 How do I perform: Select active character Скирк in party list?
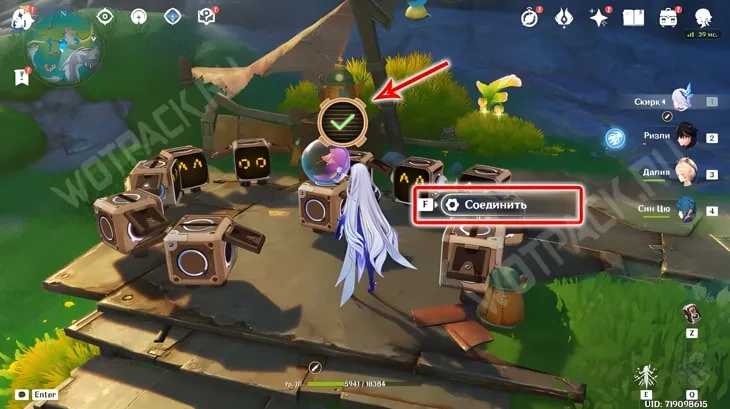[683, 100]
